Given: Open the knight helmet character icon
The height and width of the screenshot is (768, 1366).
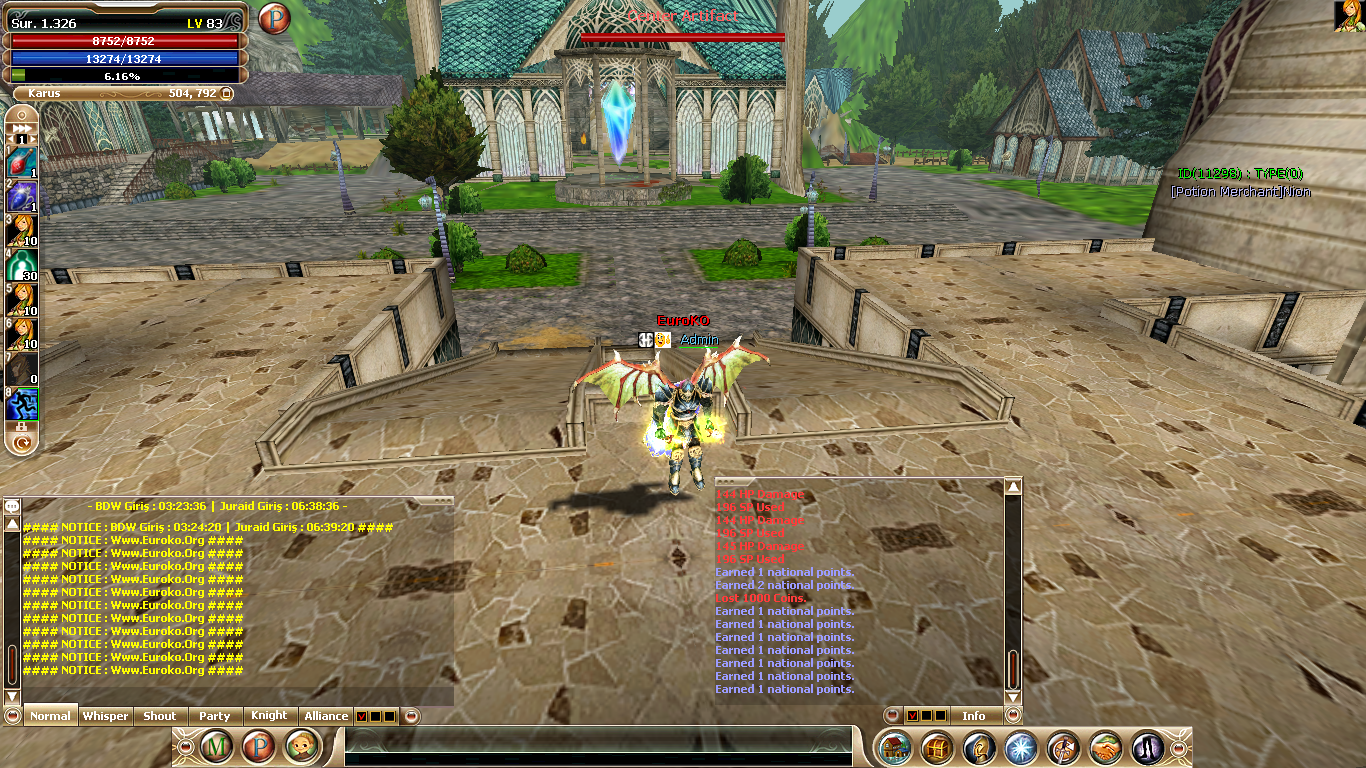Looking at the screenshot, I should 979,748.
